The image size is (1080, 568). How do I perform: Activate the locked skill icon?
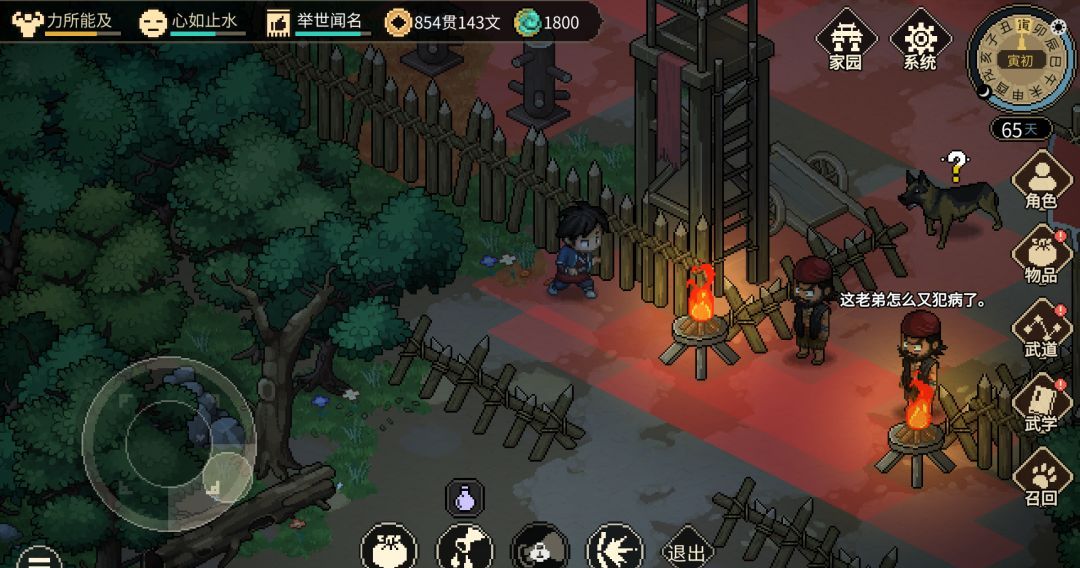pyautogui.click(x=540, y=549)
